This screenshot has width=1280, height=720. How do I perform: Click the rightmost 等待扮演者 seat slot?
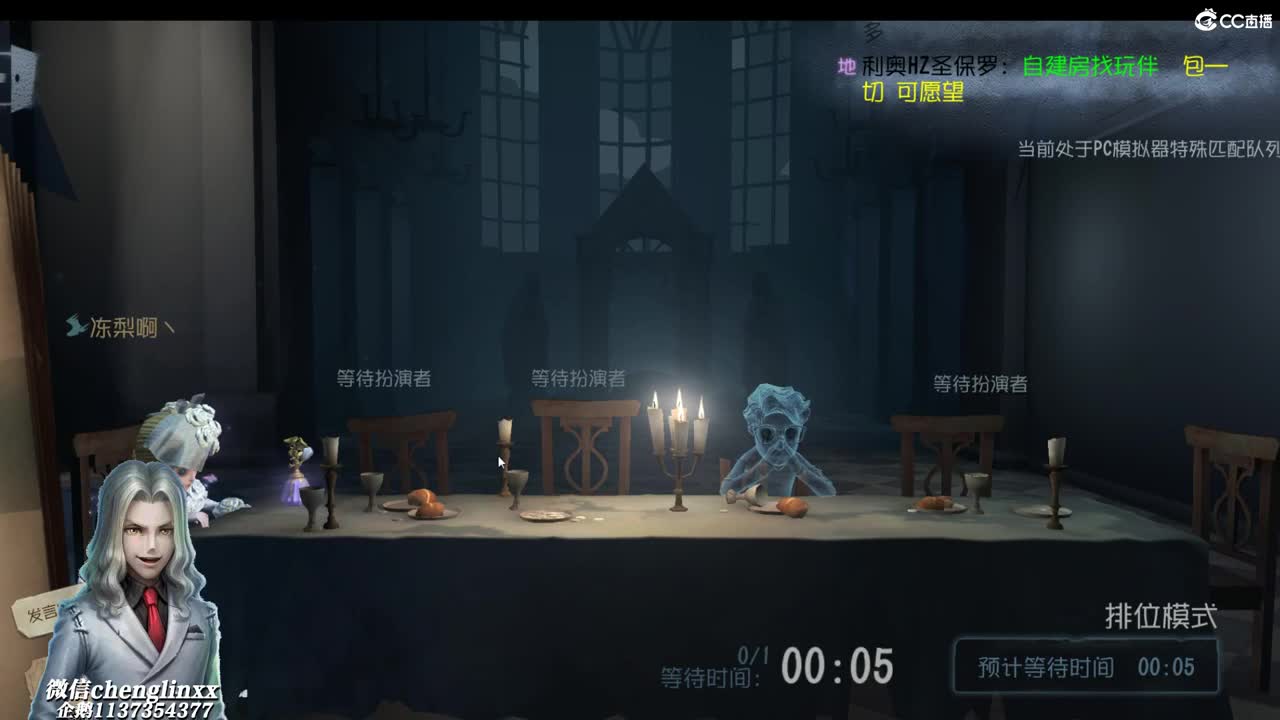coord(979,383)
